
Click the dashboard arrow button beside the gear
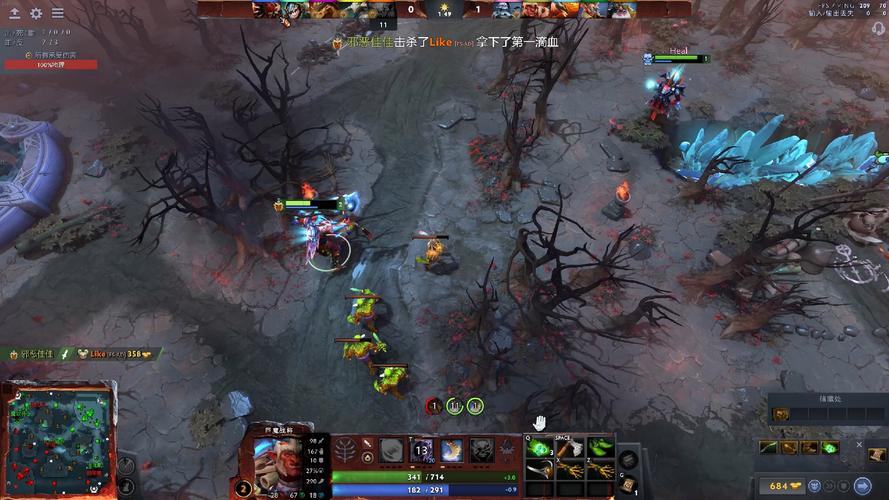coord(15,13)
